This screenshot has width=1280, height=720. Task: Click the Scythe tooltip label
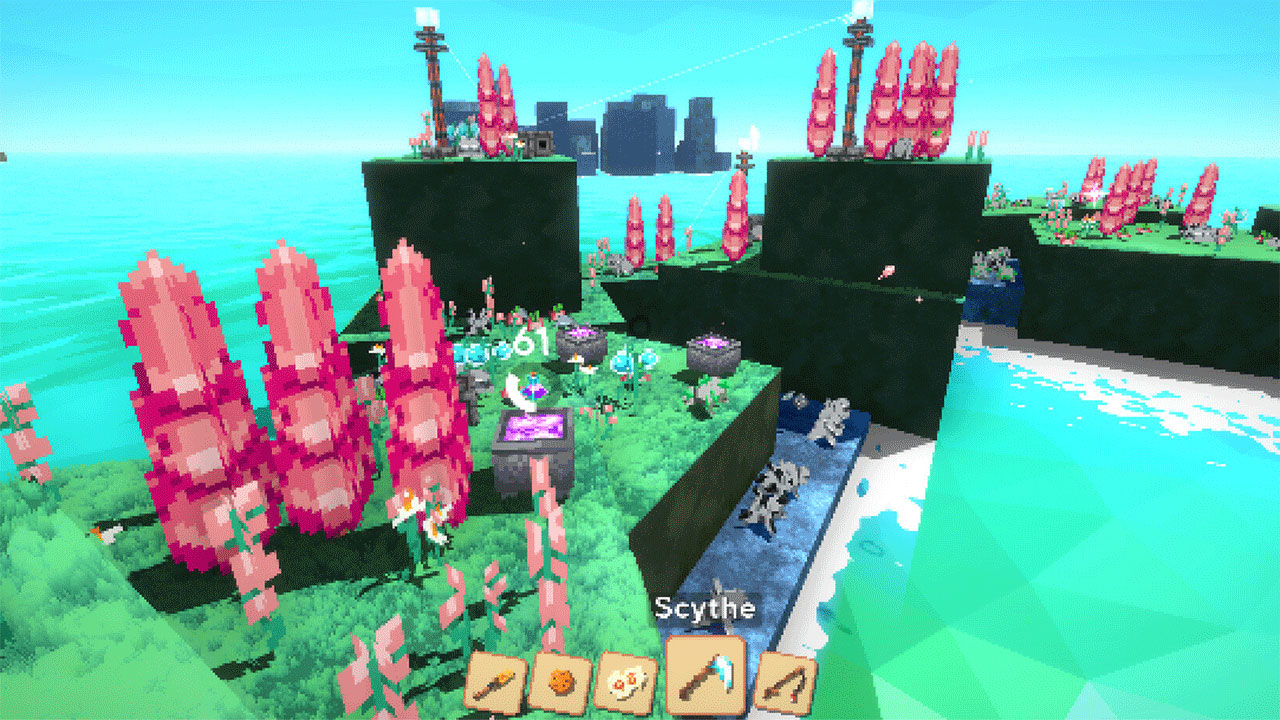[704, 607]
